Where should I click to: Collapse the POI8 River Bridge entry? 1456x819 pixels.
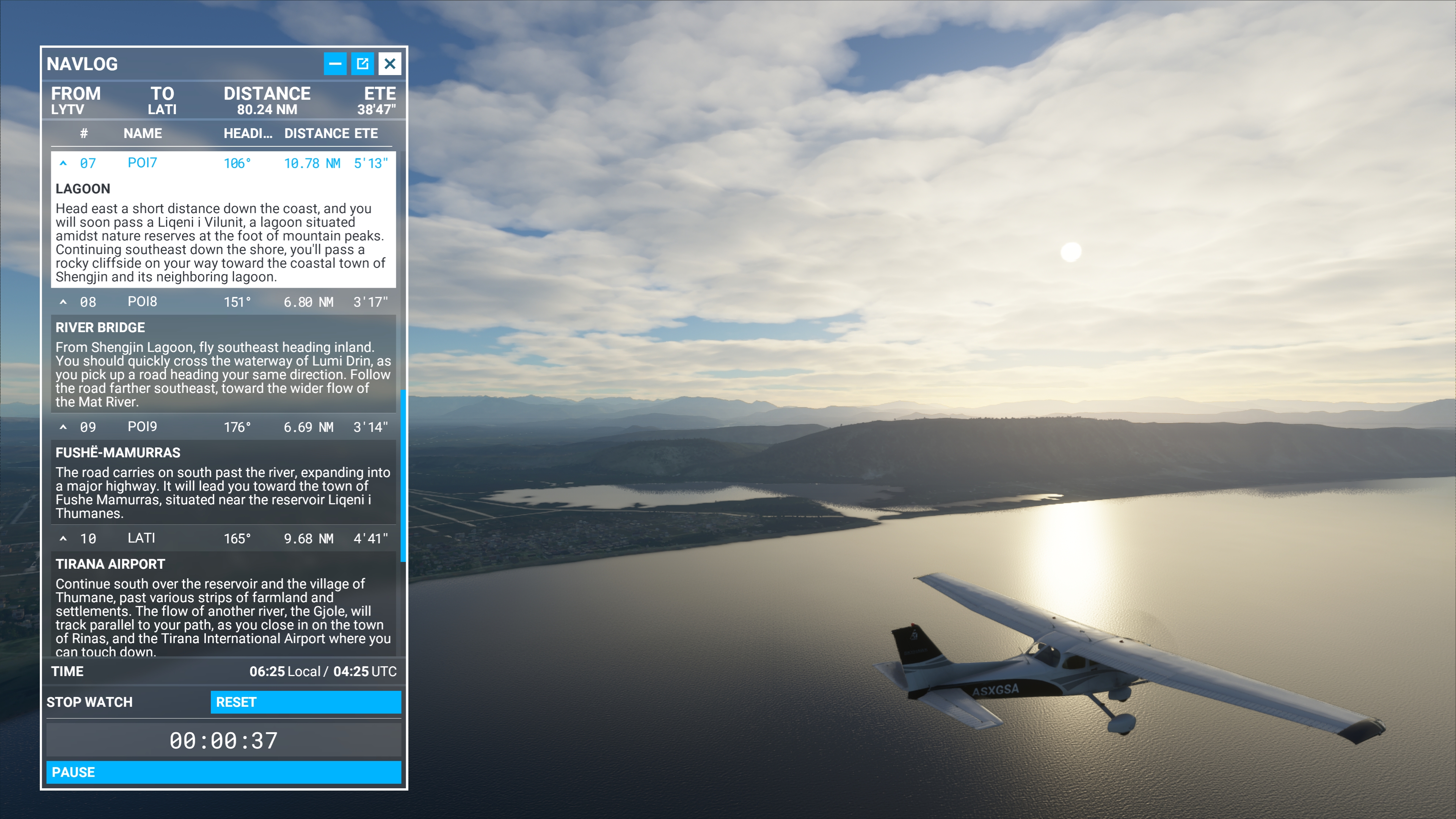(x=64, y=301)
